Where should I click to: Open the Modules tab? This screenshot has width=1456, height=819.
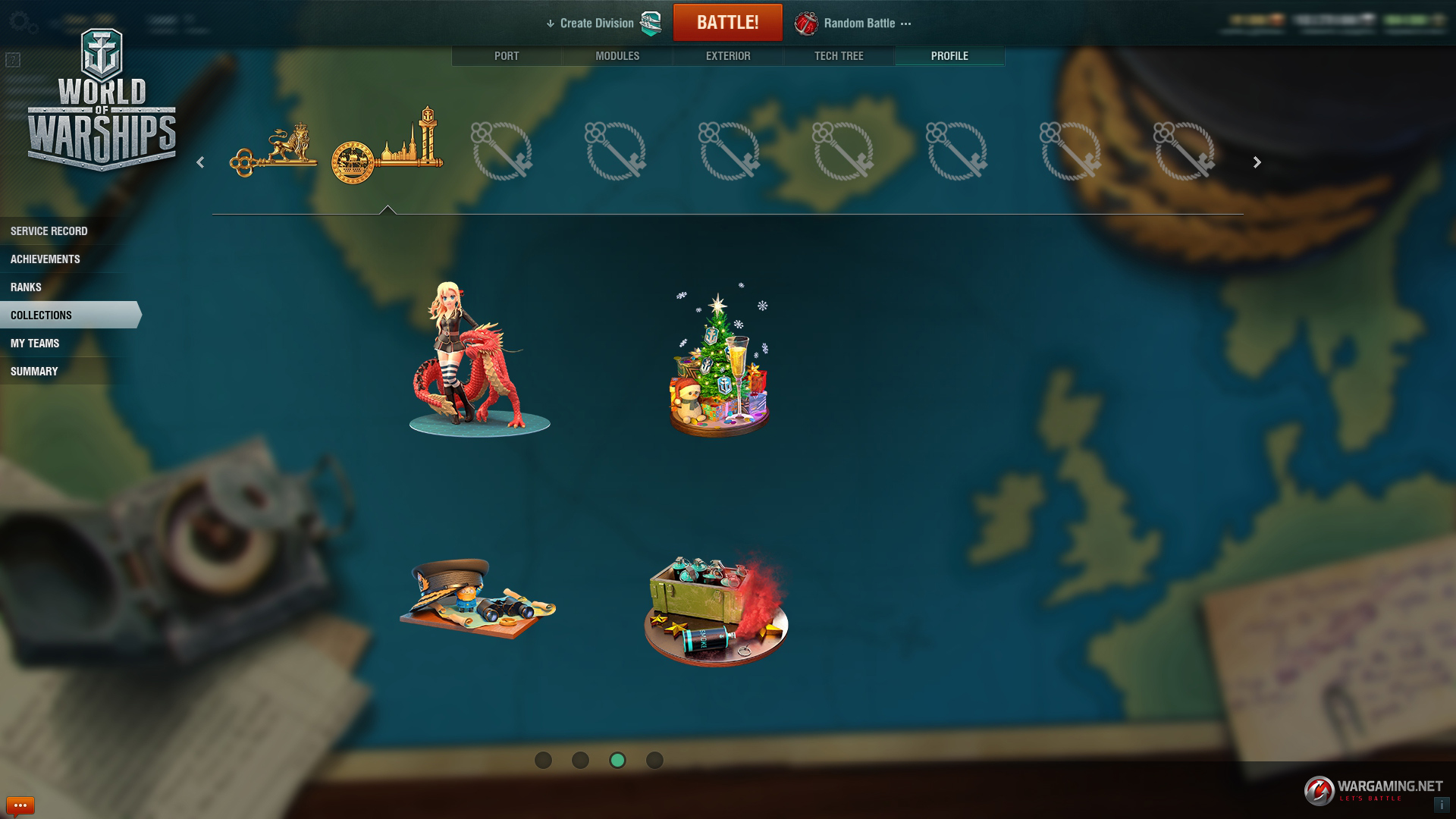(x=617, y=56)
